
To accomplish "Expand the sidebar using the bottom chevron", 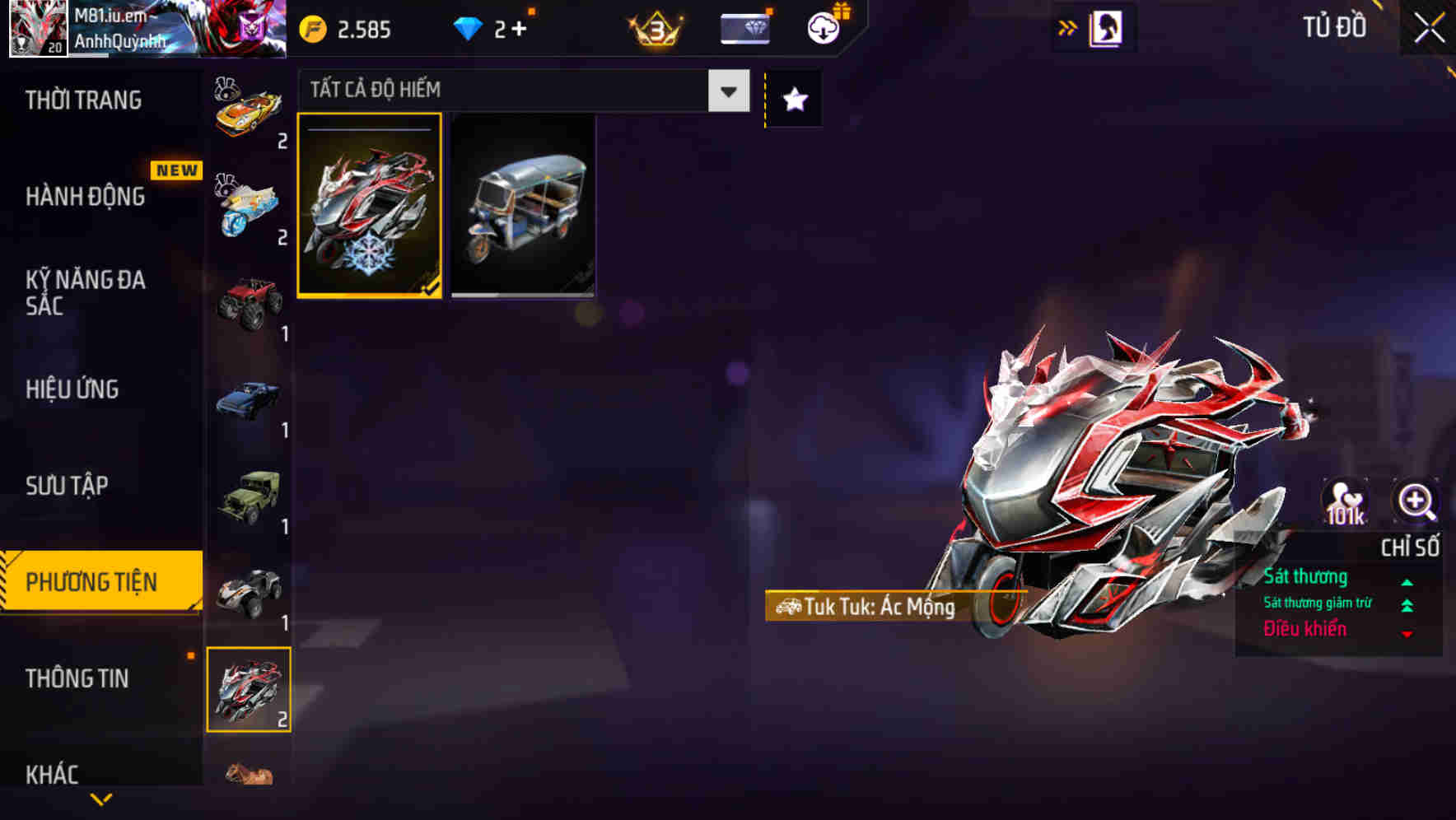I will click(x=100, y=799).
